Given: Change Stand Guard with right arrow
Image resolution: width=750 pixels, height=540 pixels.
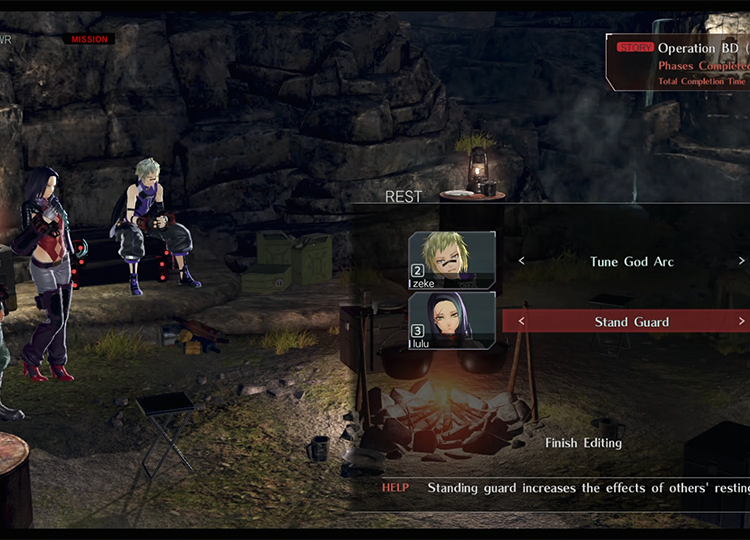Looking at the screenshot, I should (x=741, y=322).
